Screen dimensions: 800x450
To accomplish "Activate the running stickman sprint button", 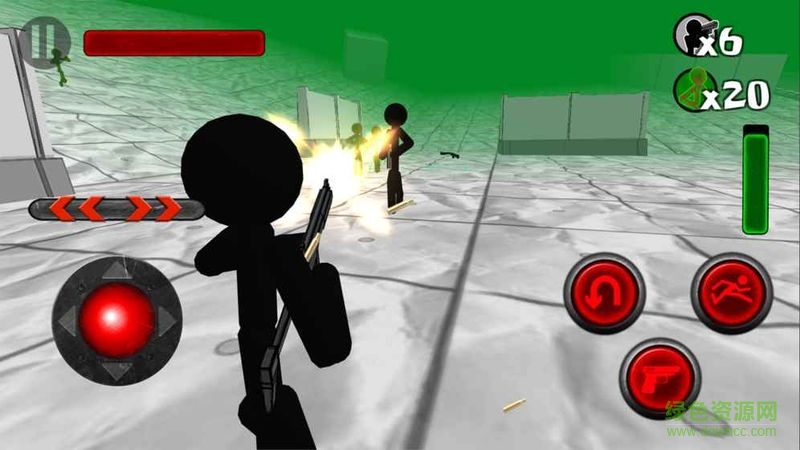I will click(x=731, y=294).
